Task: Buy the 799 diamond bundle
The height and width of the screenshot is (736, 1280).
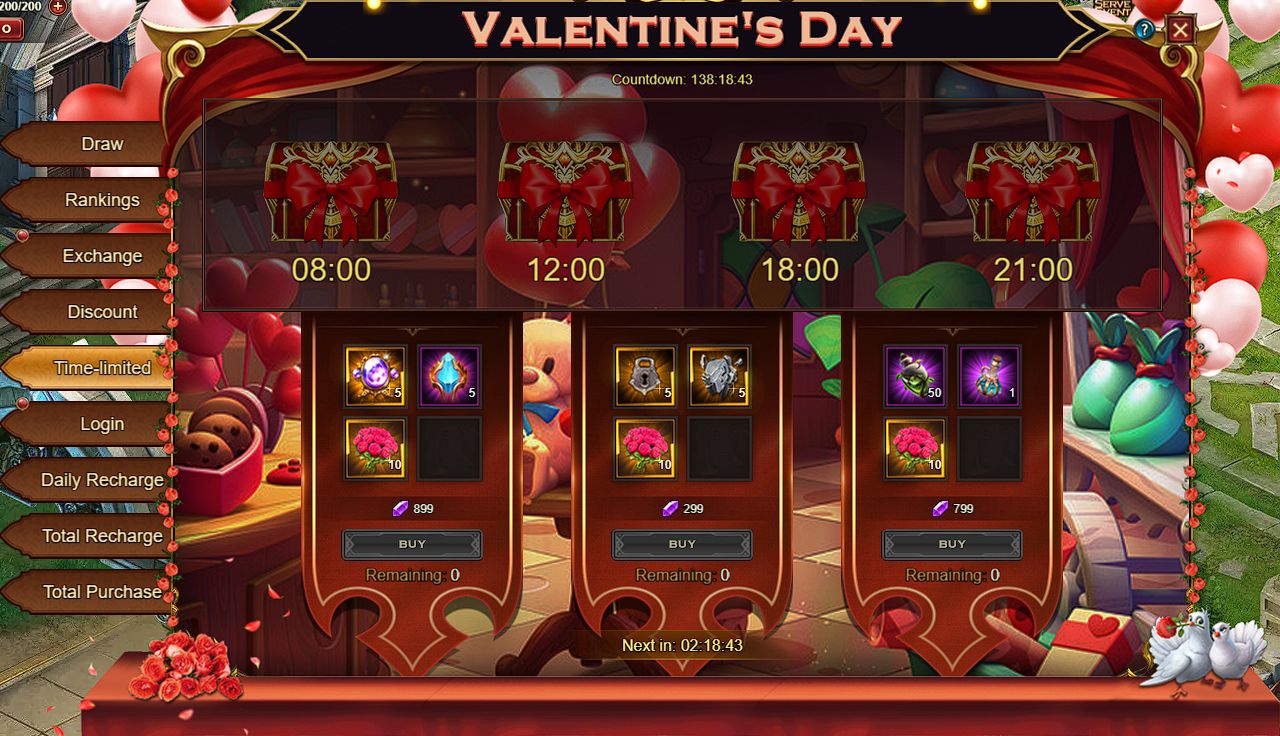Action: click(x=952, y=544)
